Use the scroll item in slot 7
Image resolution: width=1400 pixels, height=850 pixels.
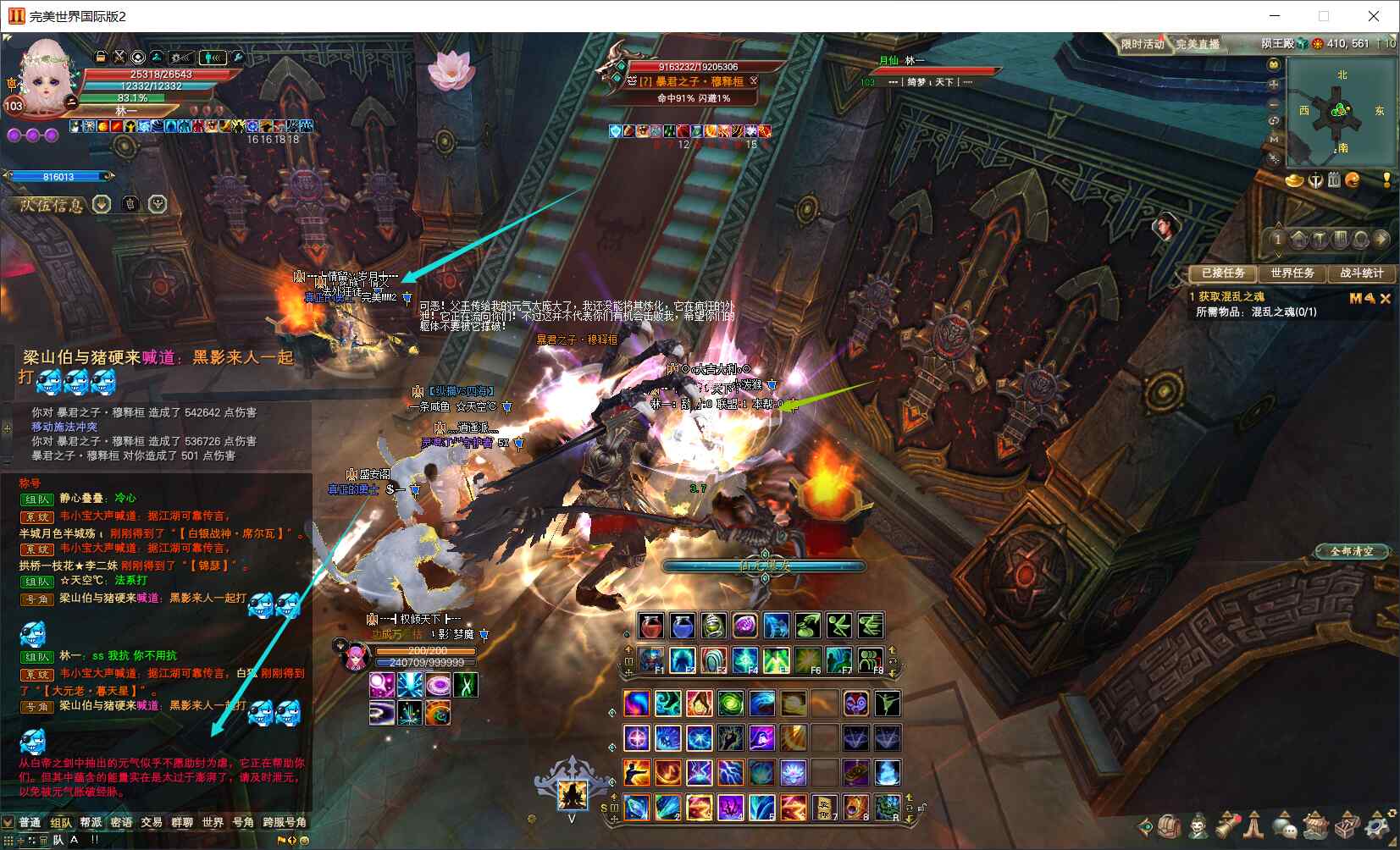click(x=824, y=807)
